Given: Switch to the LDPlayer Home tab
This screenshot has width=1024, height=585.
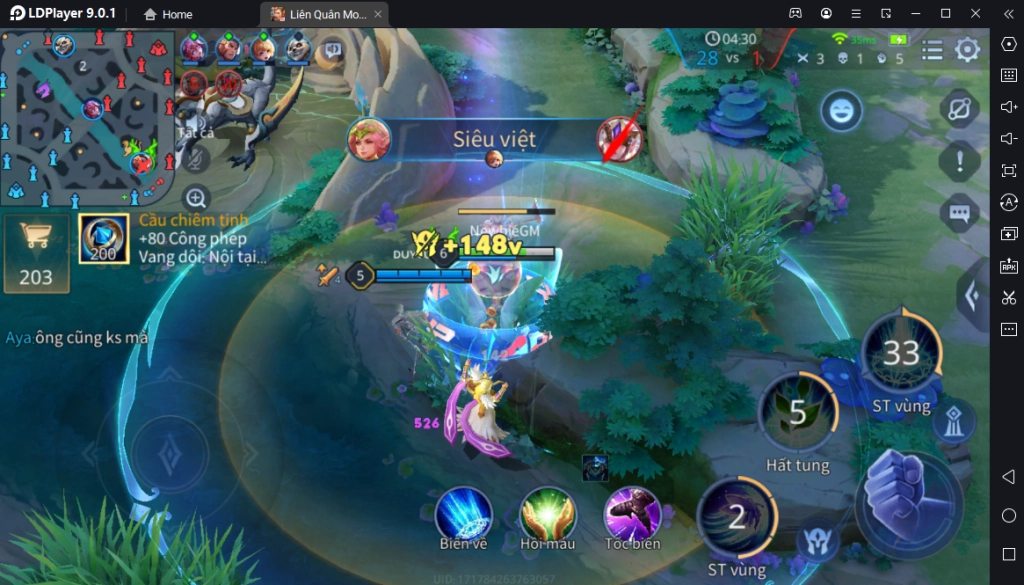Looking at the screenshot, I should (x=168, y=14).
